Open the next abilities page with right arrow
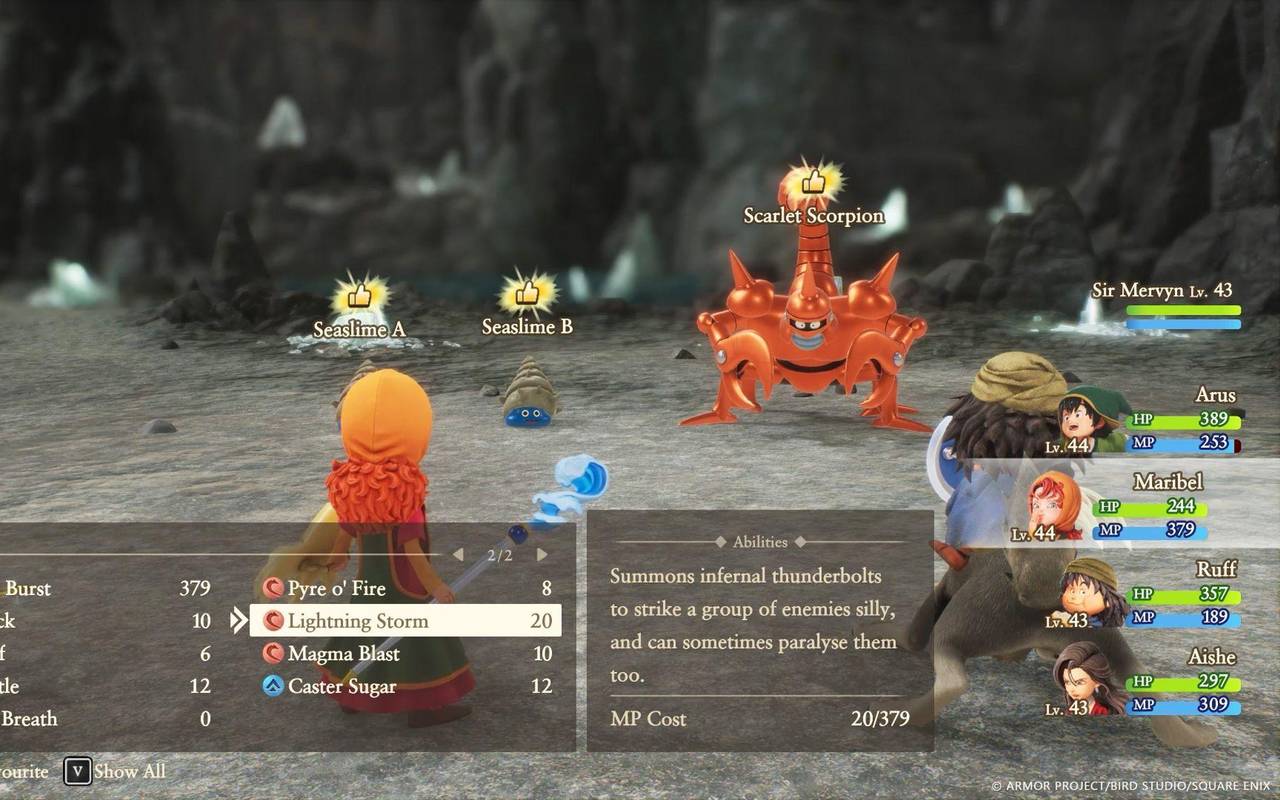 tap(541, 554)
